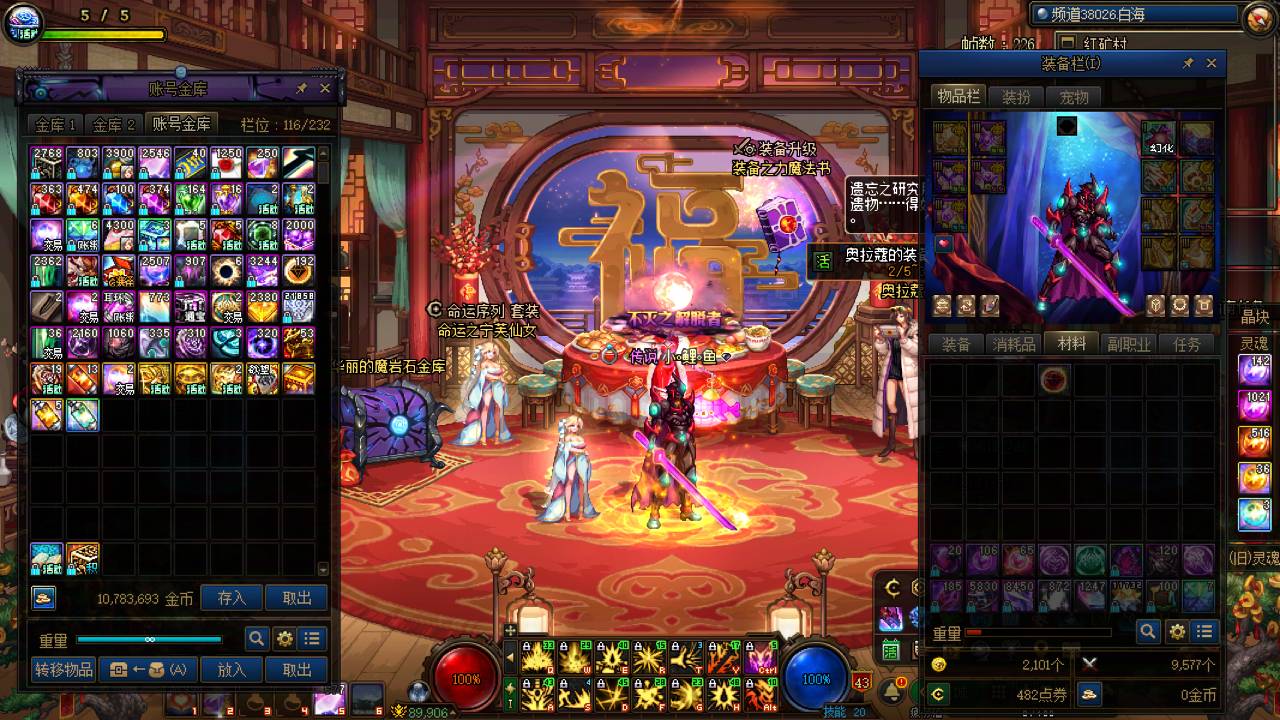Image resolution: width=1280 pixels, height=720 pixels.
Task: Close the 装备栏 inventory window
Action: pos(1211,63)
